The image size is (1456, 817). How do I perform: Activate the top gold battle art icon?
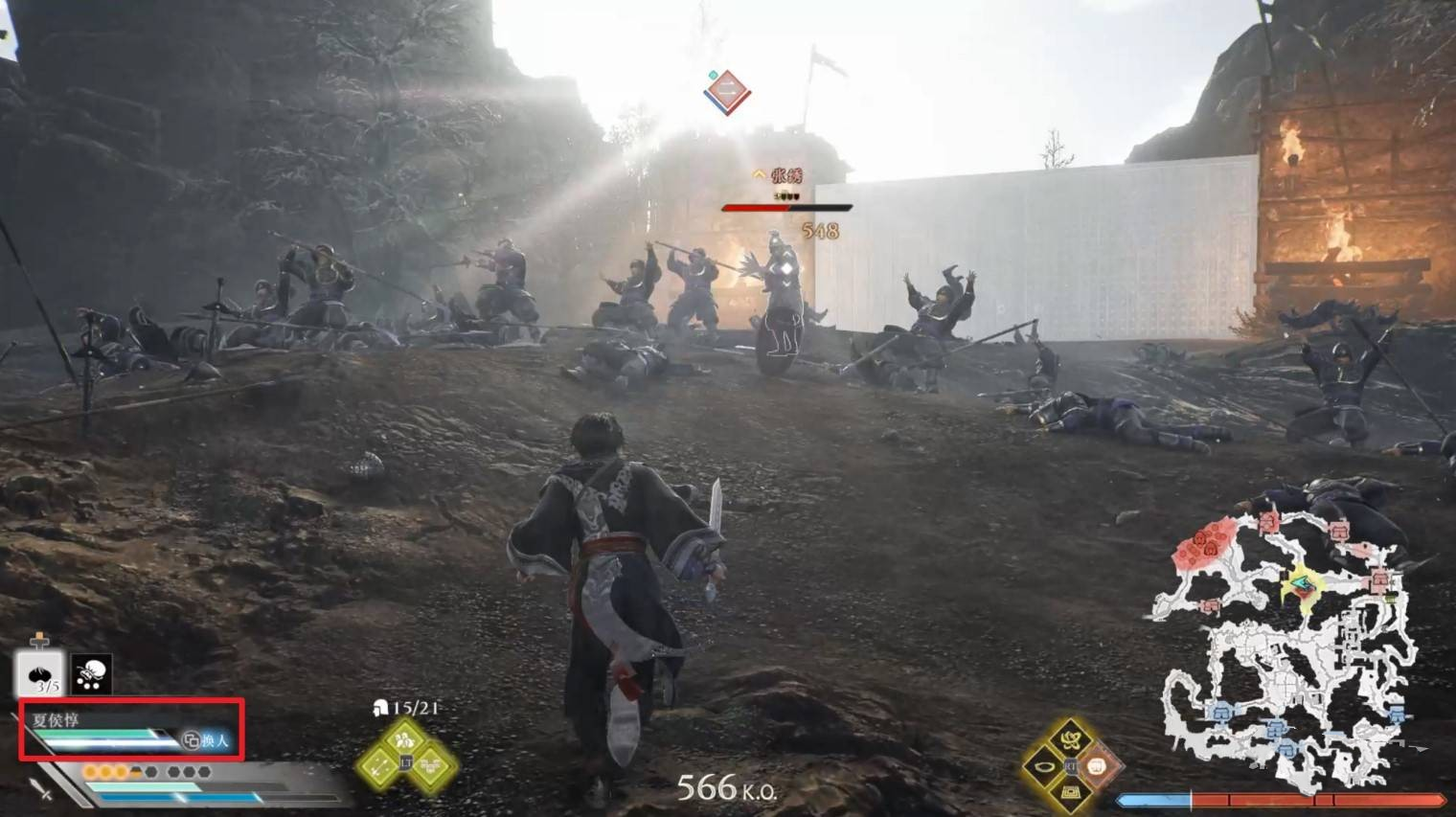[1070, 738]
